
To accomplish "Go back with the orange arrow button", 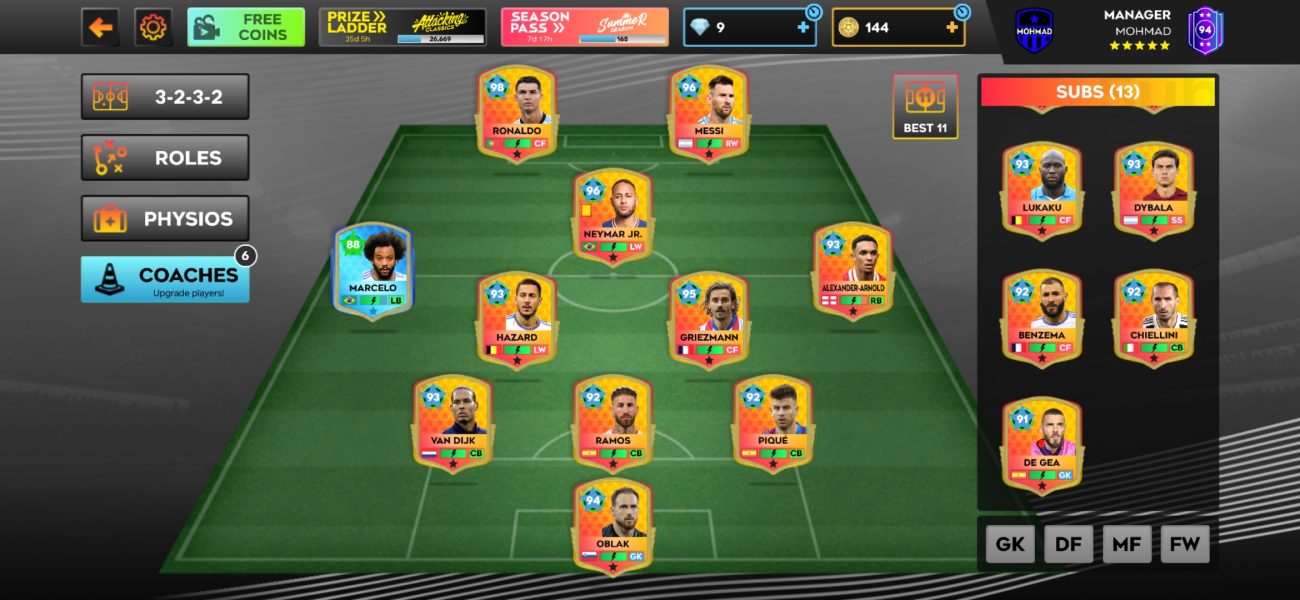I will [100, 28].
